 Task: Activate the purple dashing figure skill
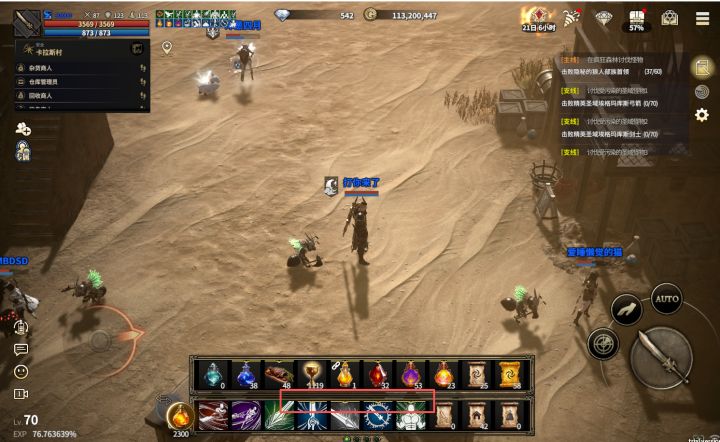pos(245,415)
